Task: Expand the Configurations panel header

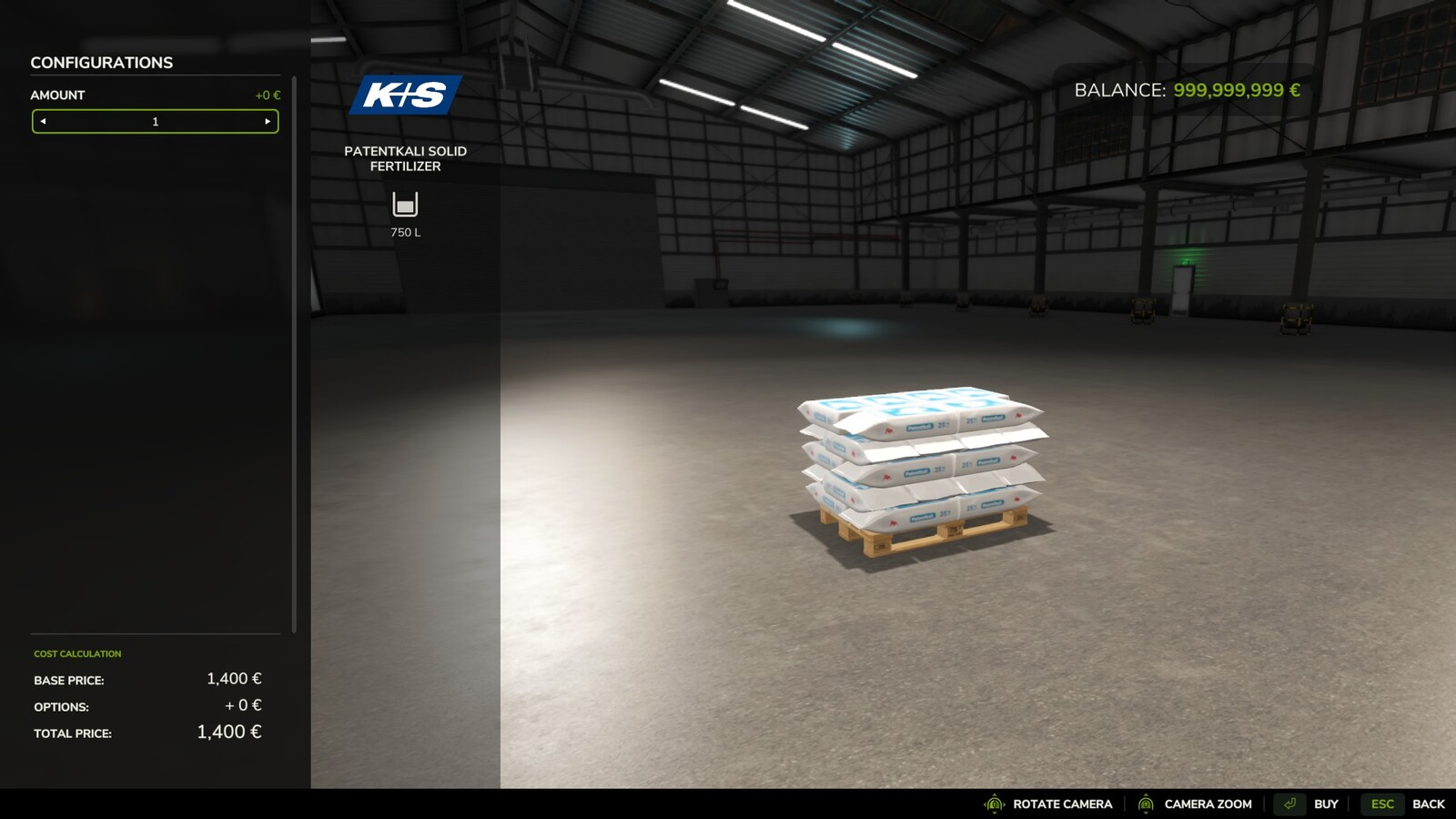Action: click(102, 62)
